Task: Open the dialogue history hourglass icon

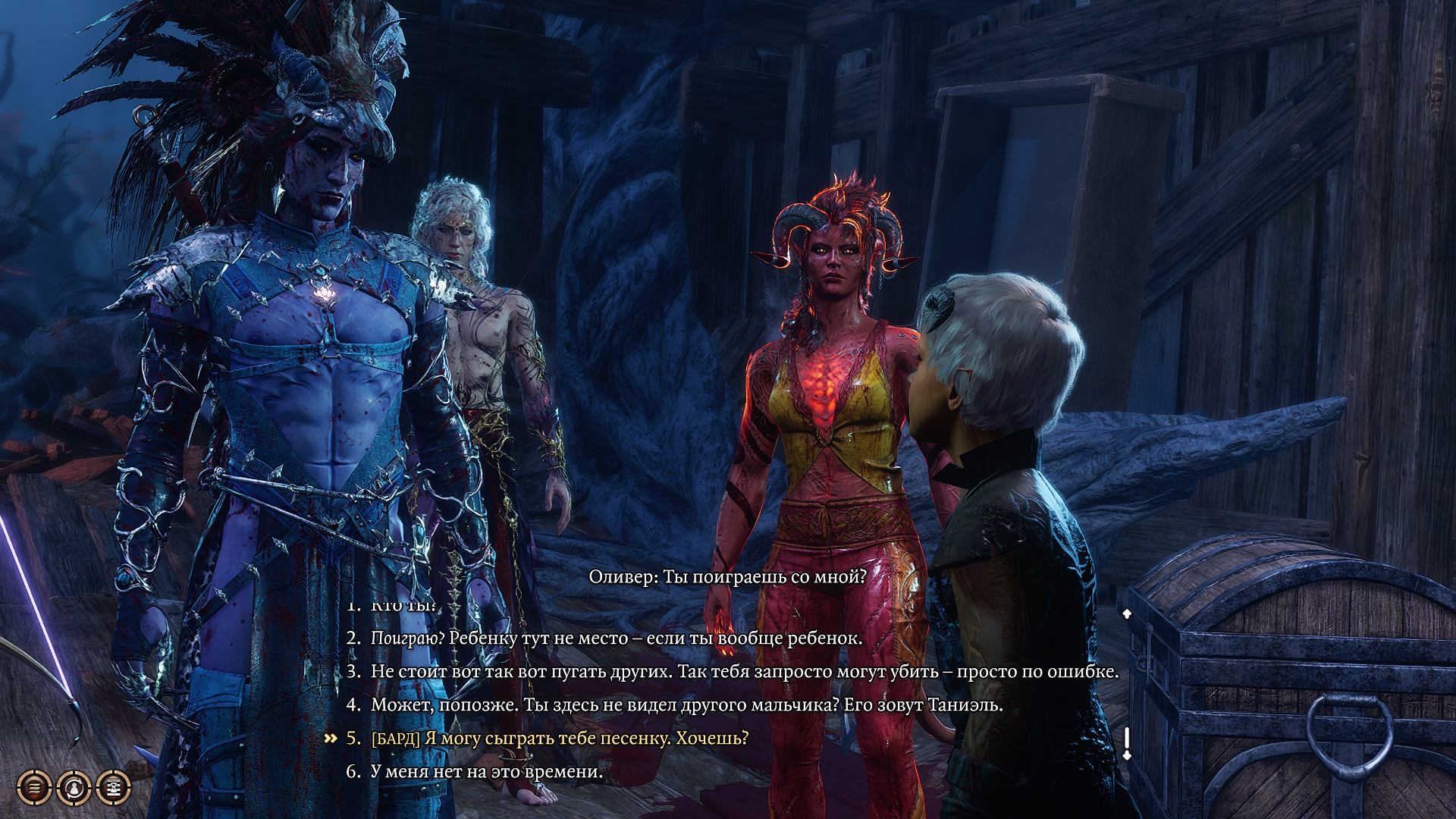Action: (x=114, y=788)
